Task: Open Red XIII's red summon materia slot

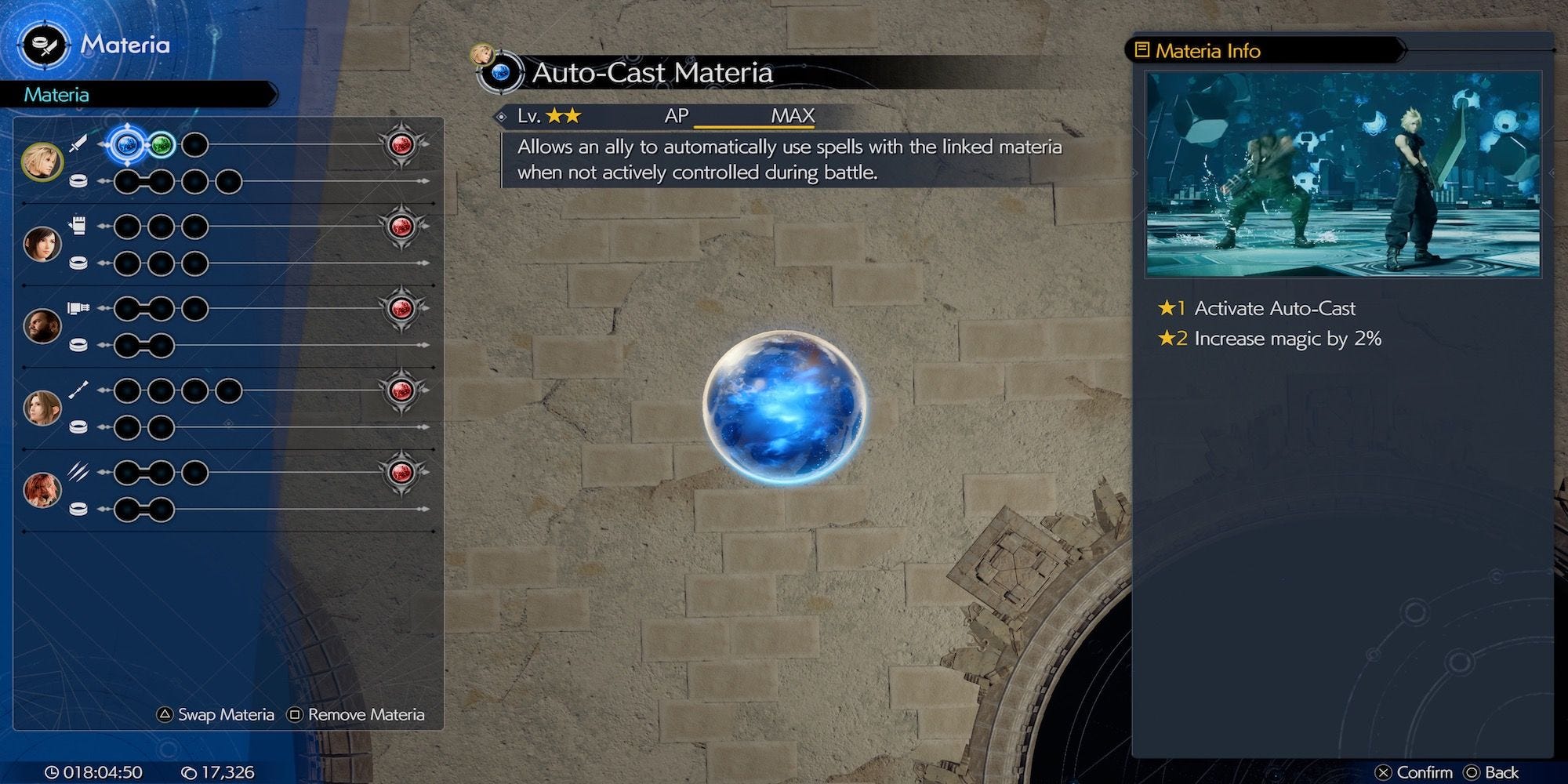Action: pyautogui.click(x=401, y=472)
